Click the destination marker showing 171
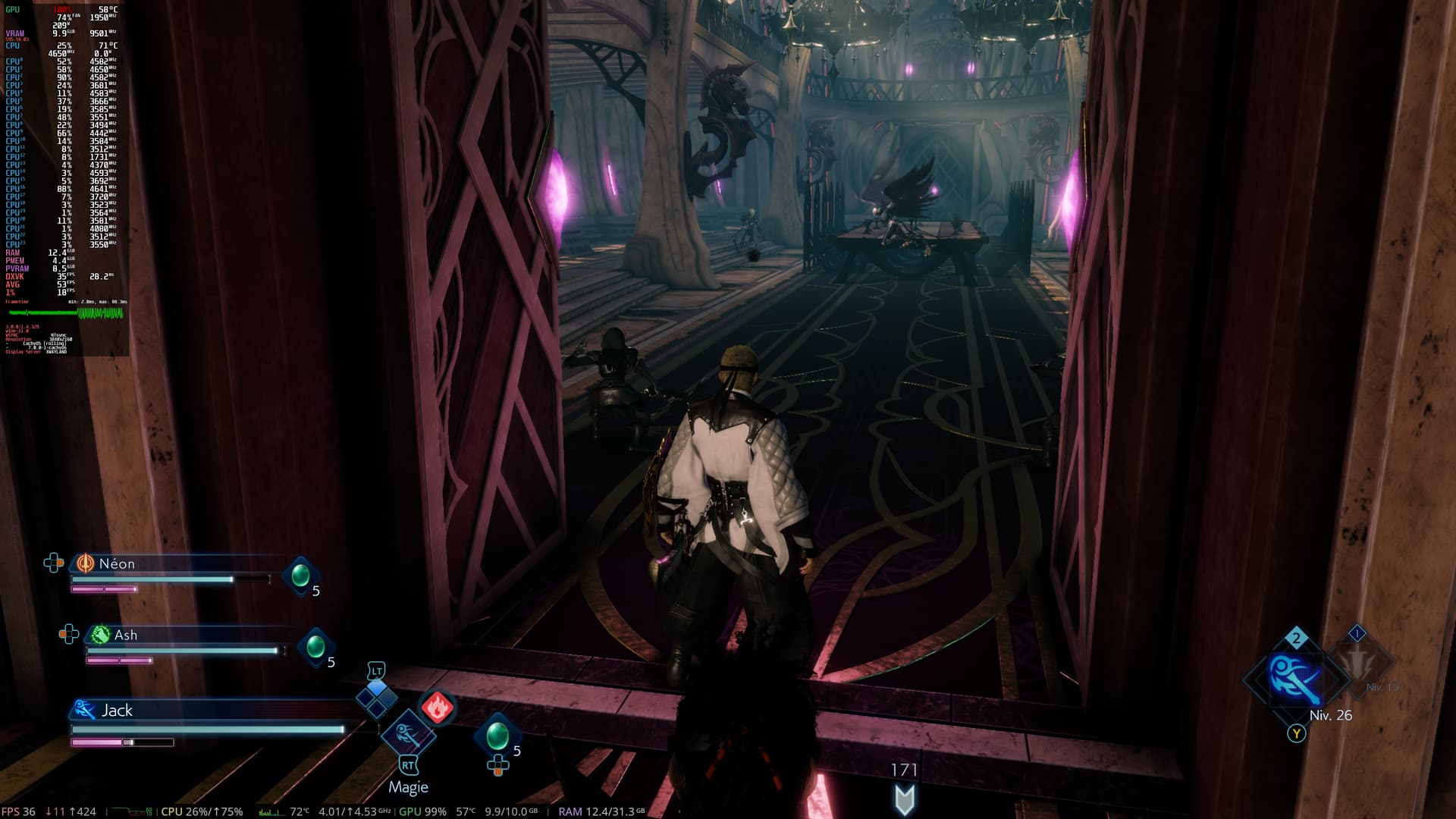 click(x=905, y=798)
